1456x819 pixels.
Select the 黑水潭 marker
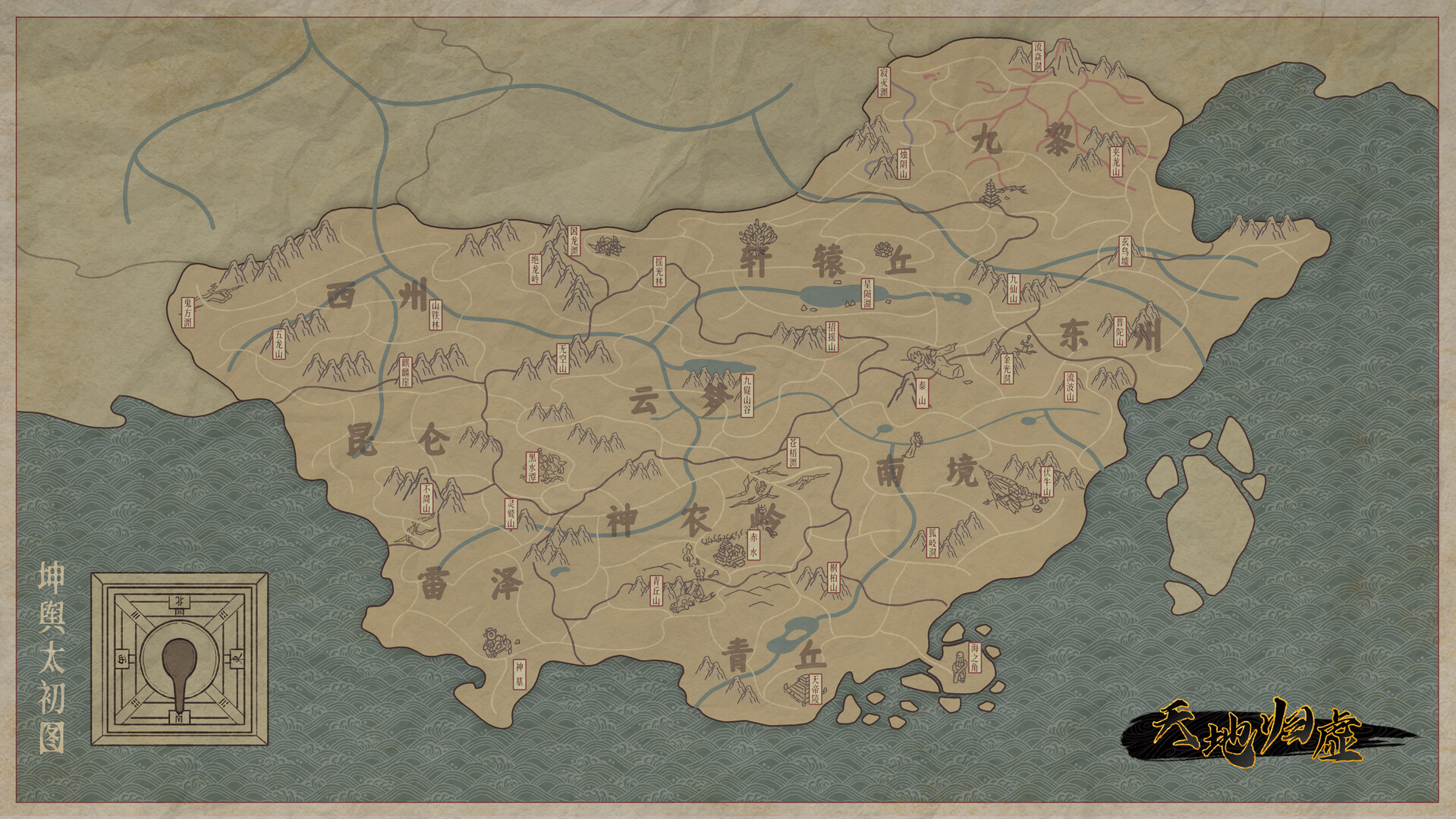tap(532, 468)
